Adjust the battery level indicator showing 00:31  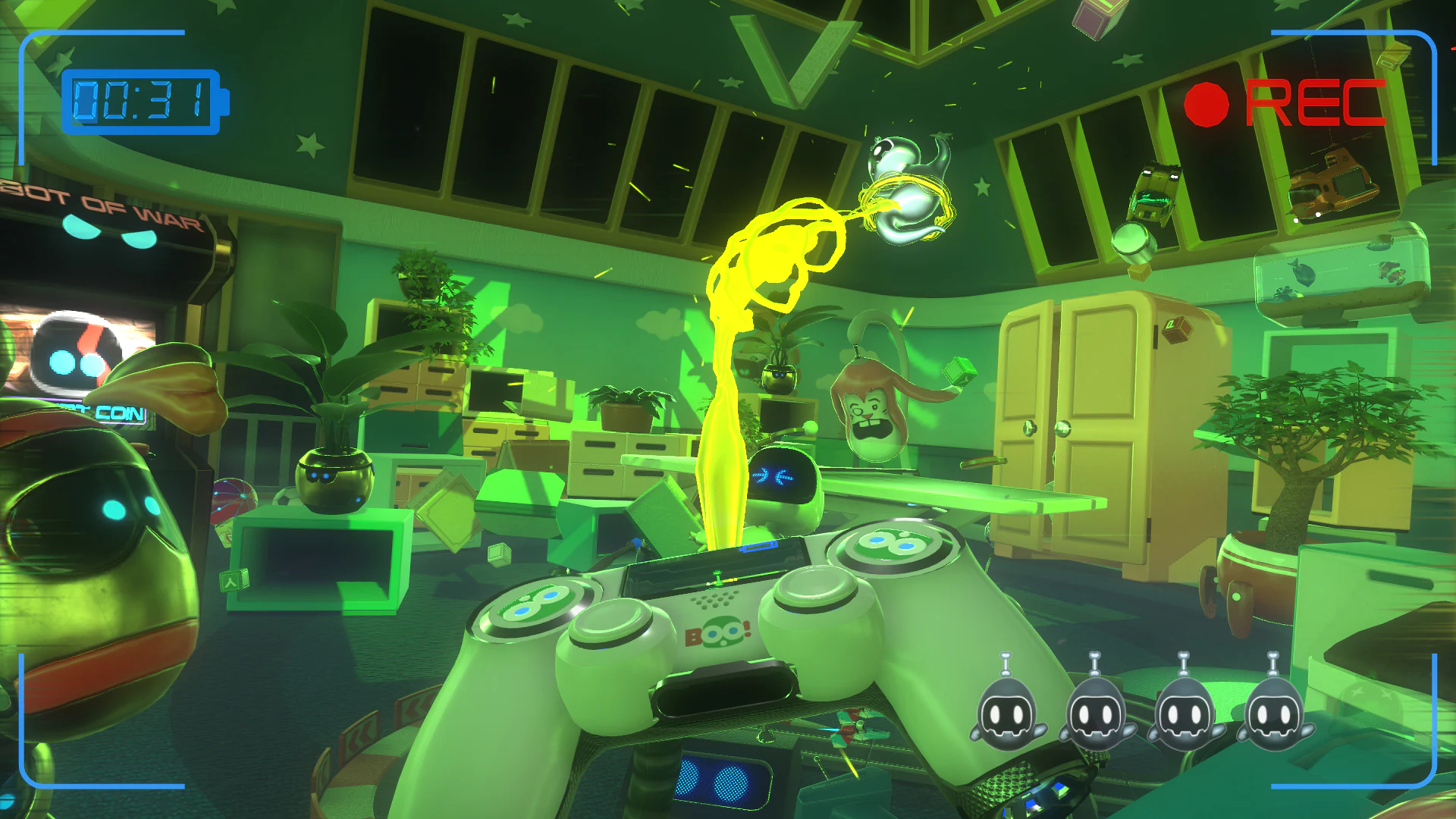click(140, 99)
